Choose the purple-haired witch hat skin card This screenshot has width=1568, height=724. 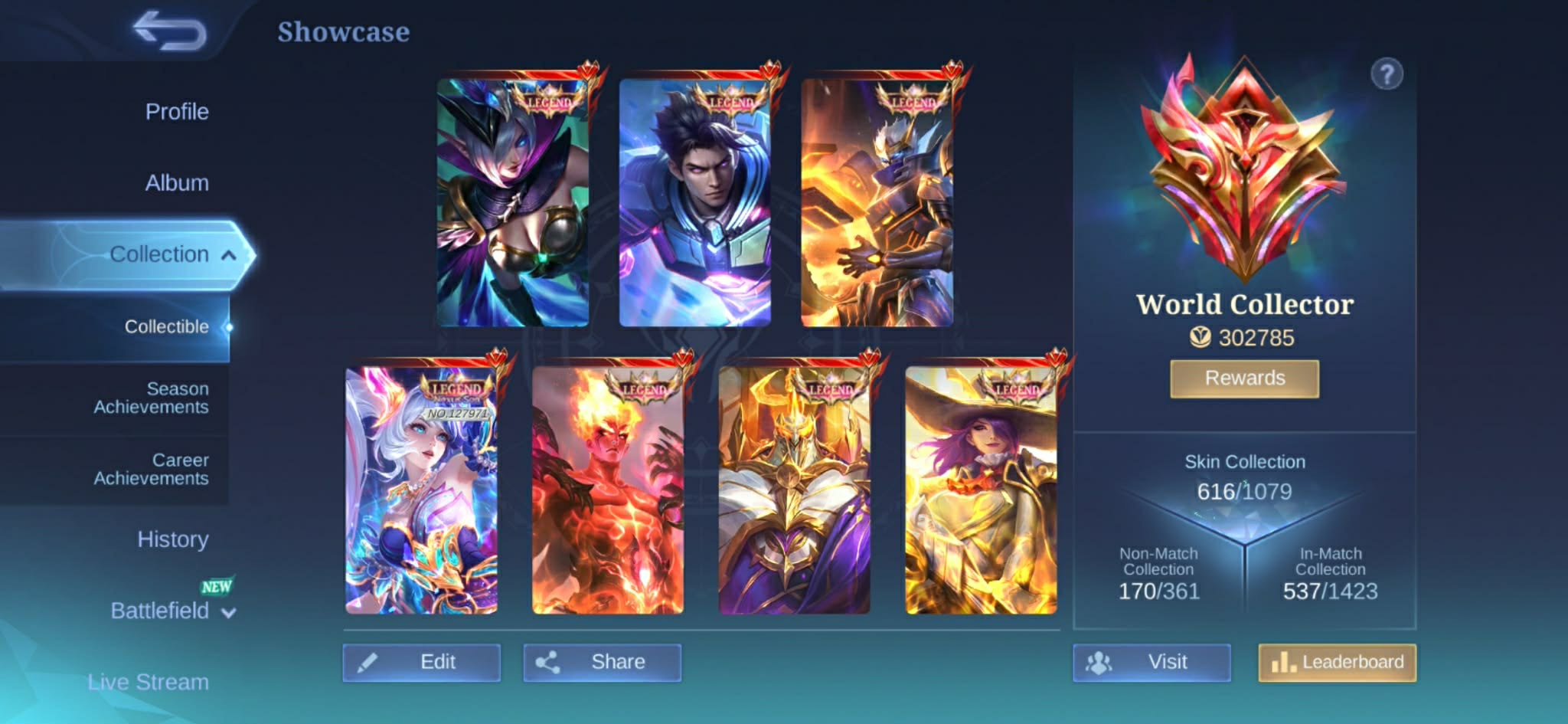981,490
